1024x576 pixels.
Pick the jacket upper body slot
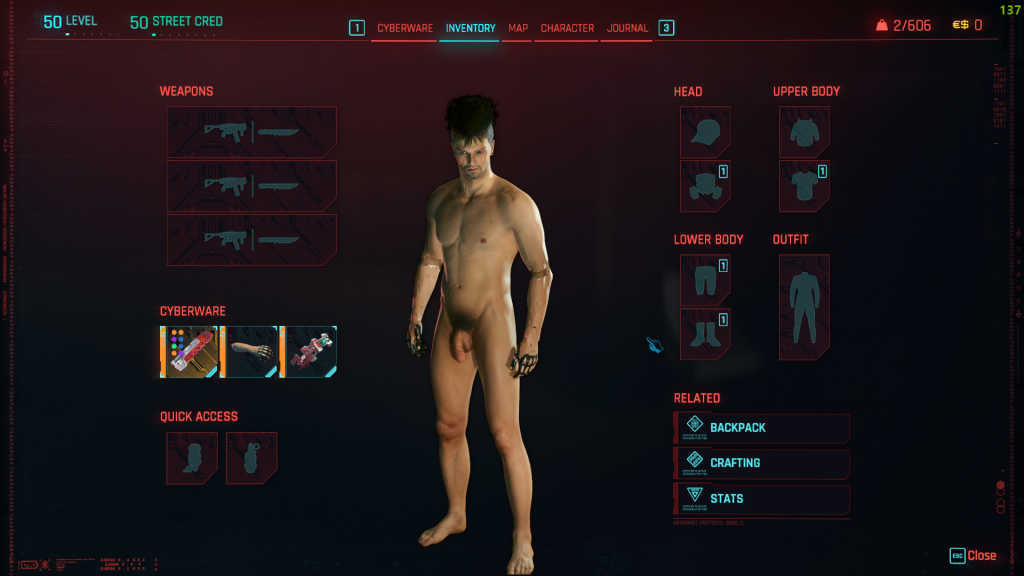click(x=804, y=132)
